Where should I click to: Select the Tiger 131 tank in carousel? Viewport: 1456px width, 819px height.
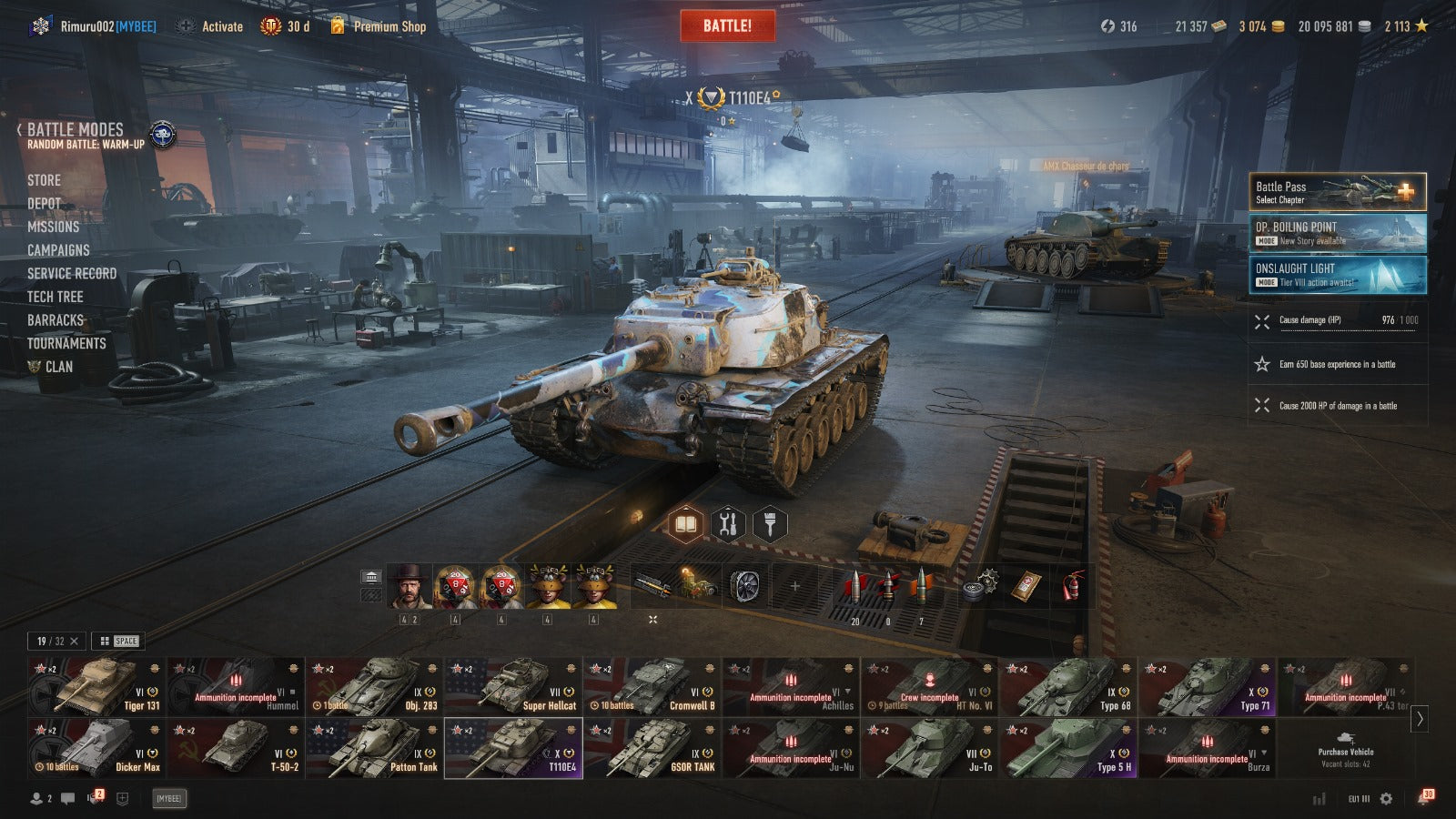pyautogui.click(x=96, y=686)
